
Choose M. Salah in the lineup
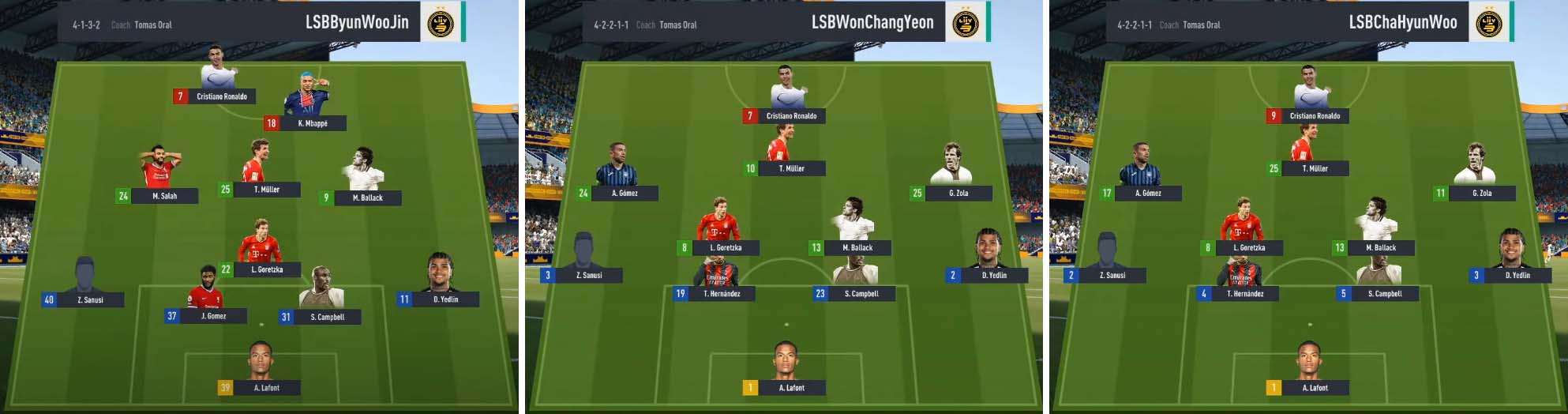tap(157, 195)
